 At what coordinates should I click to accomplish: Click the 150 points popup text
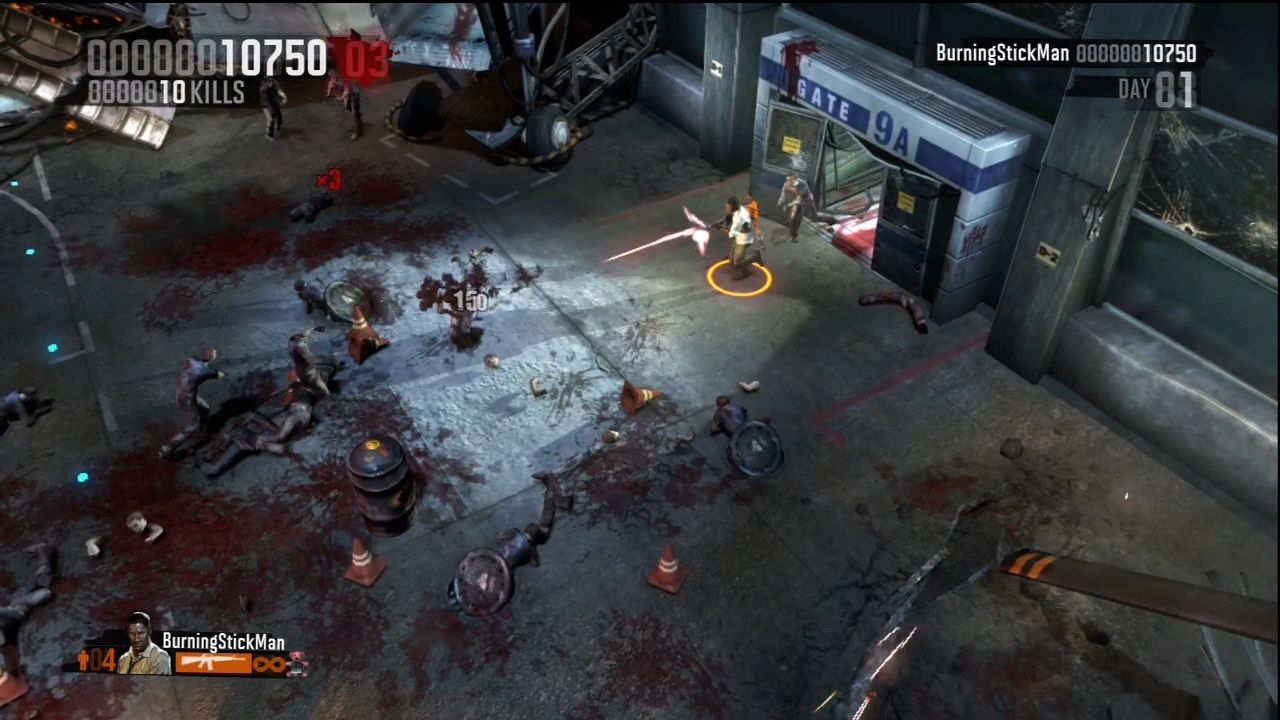(x=469, y=302)
